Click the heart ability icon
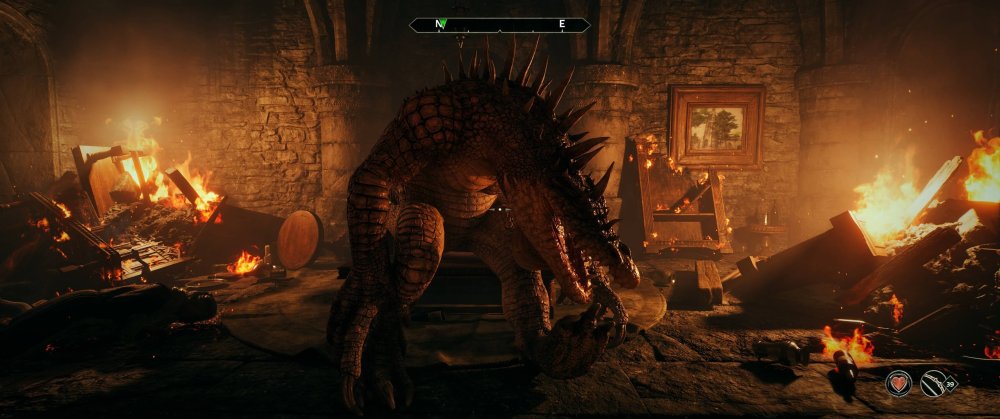 [898, 383]
